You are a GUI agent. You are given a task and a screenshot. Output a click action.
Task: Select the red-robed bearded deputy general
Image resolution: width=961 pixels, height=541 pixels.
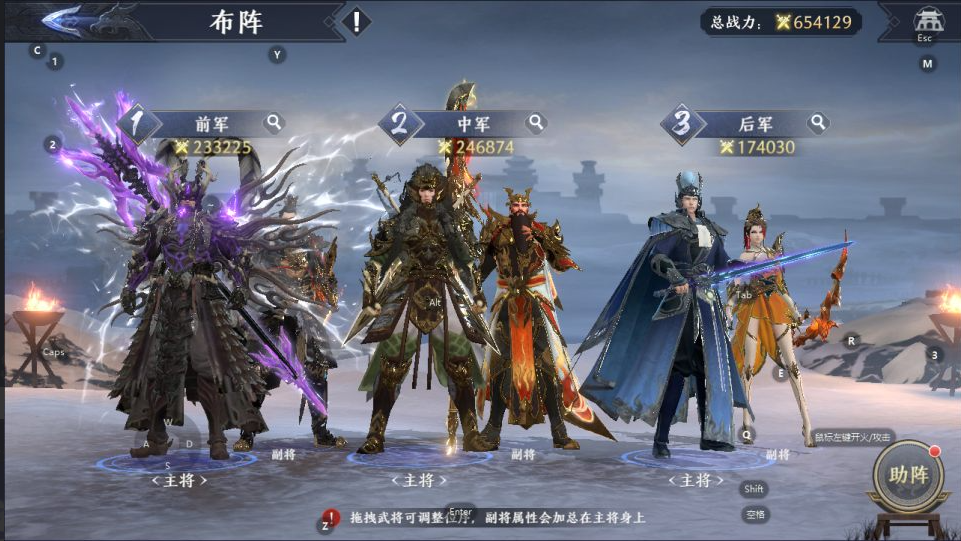[525, 320]
